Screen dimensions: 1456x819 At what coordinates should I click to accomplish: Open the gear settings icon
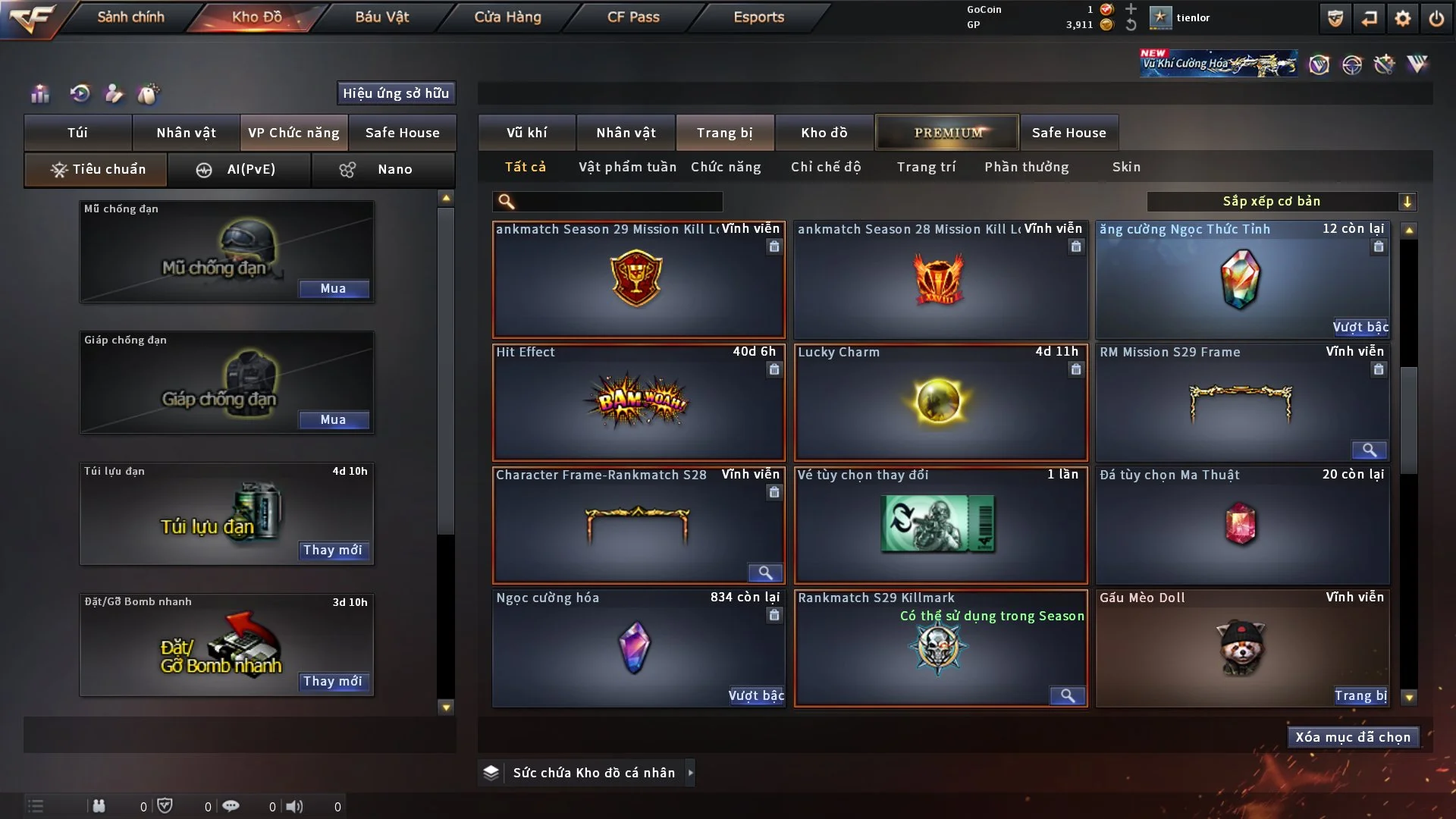pyautogui.click(x=1403, y=18)
